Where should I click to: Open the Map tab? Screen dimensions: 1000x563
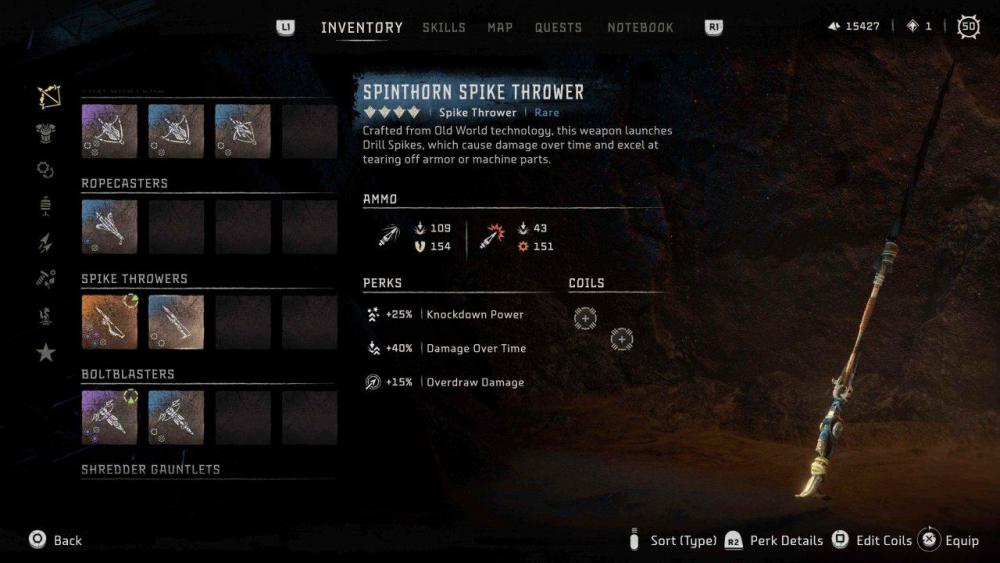click(x=500, y=28)
